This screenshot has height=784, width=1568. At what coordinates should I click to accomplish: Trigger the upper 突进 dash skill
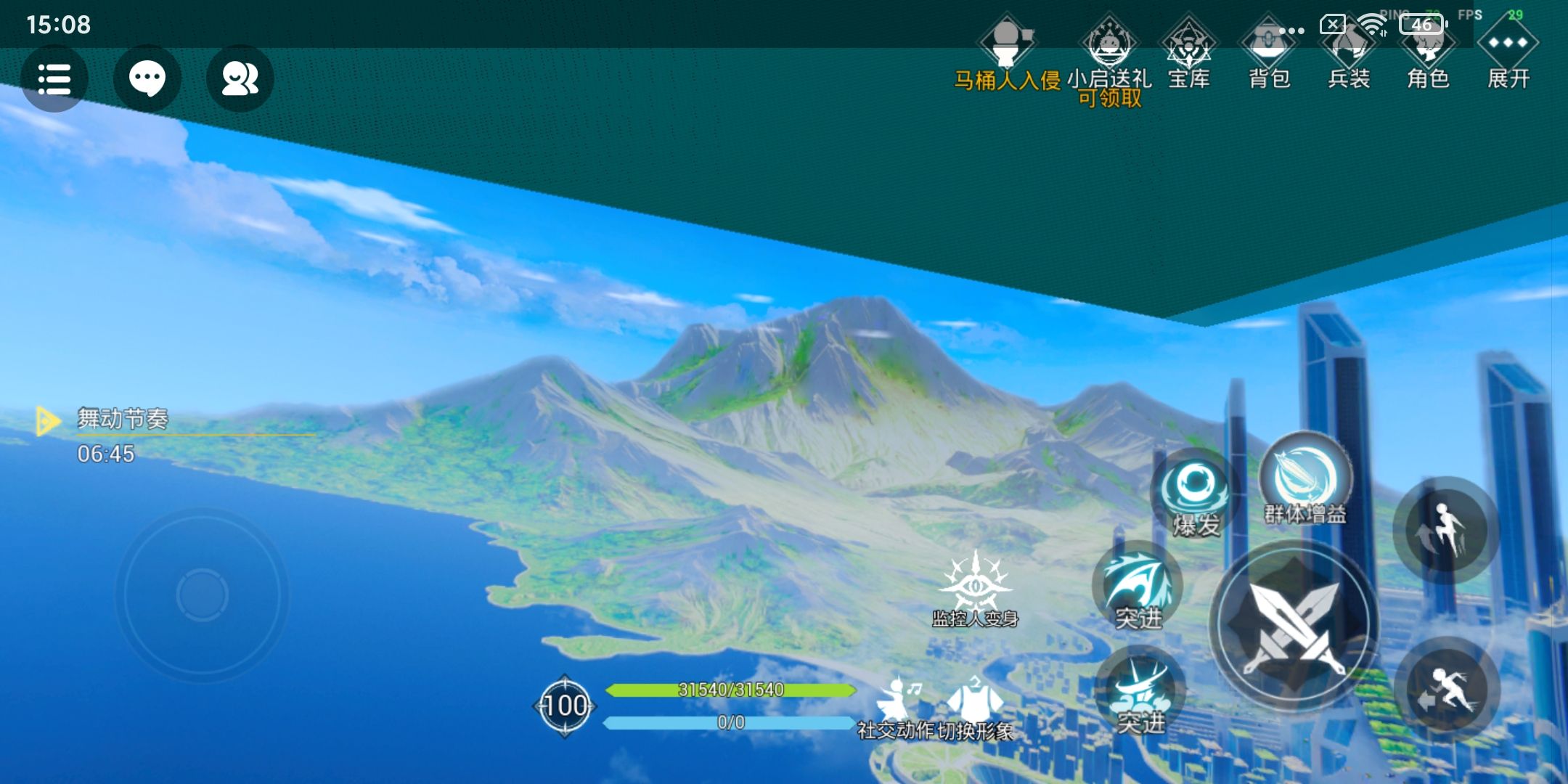[x=1138, y=587]
